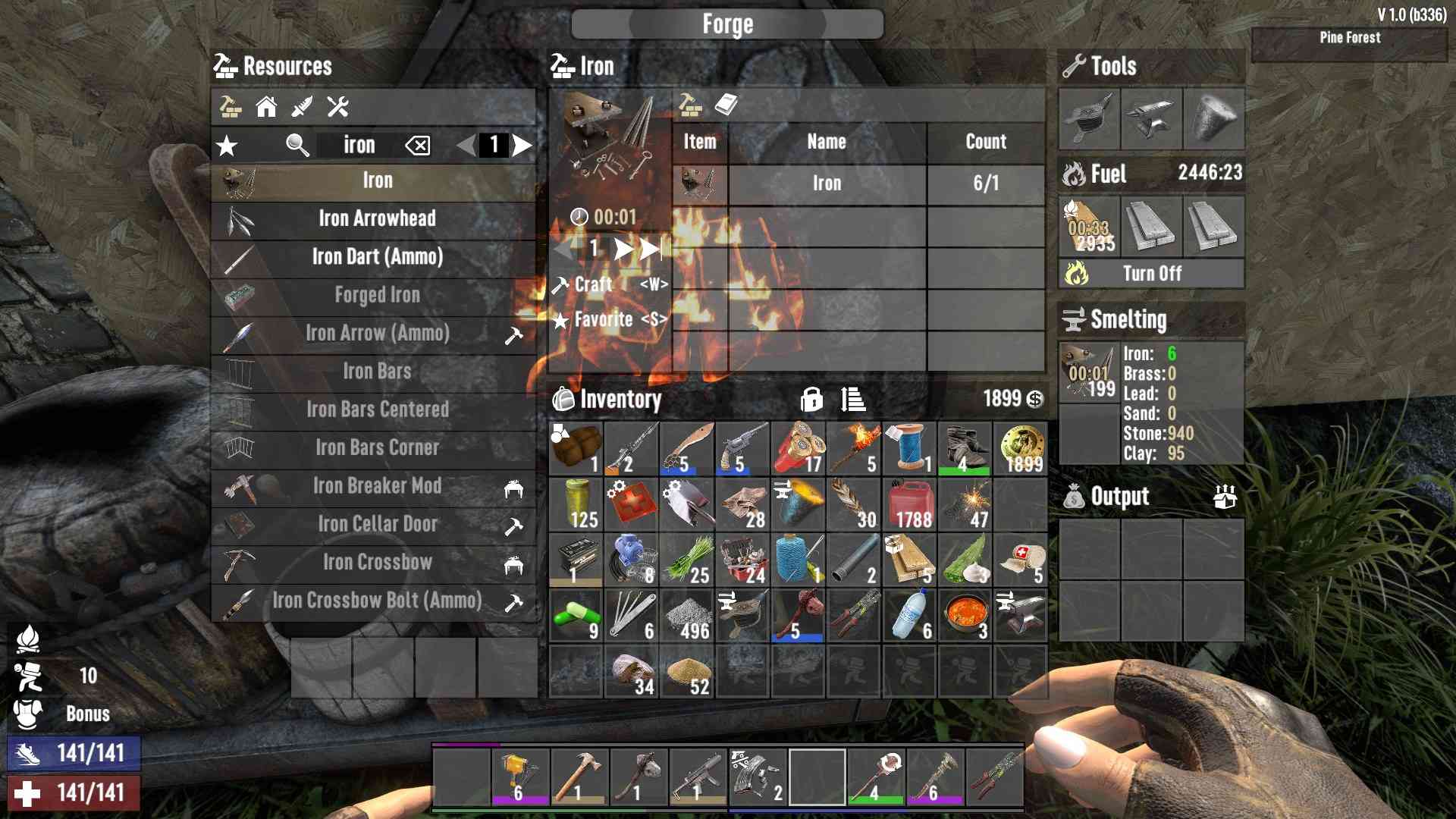Choose Forged Iron from the recipe list
Image resolution: width=1456 pixels, height=819 pixels.
(377, 295)
